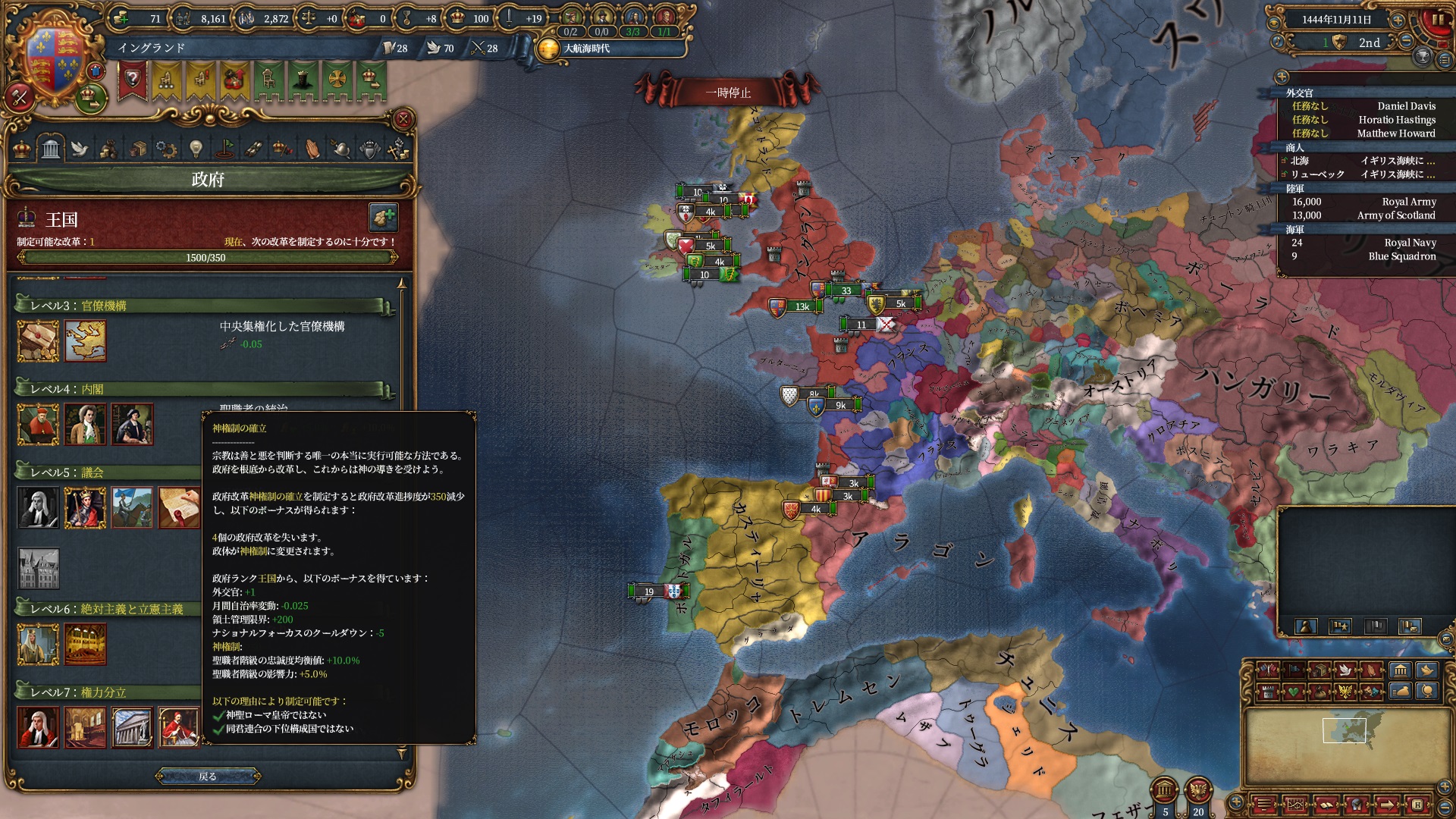1456x819 pixels.
Task: Decrease game speed with the minus button
Action: click(1406, 42)
